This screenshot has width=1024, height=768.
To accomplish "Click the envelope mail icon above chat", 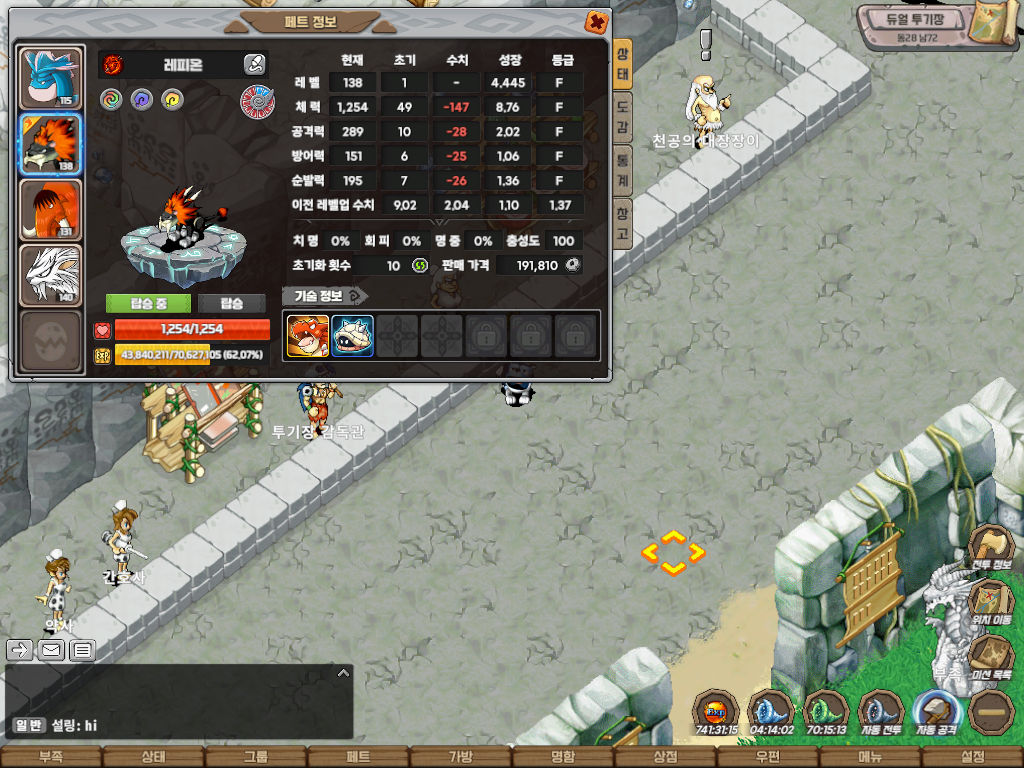I will tap(51, 651).
